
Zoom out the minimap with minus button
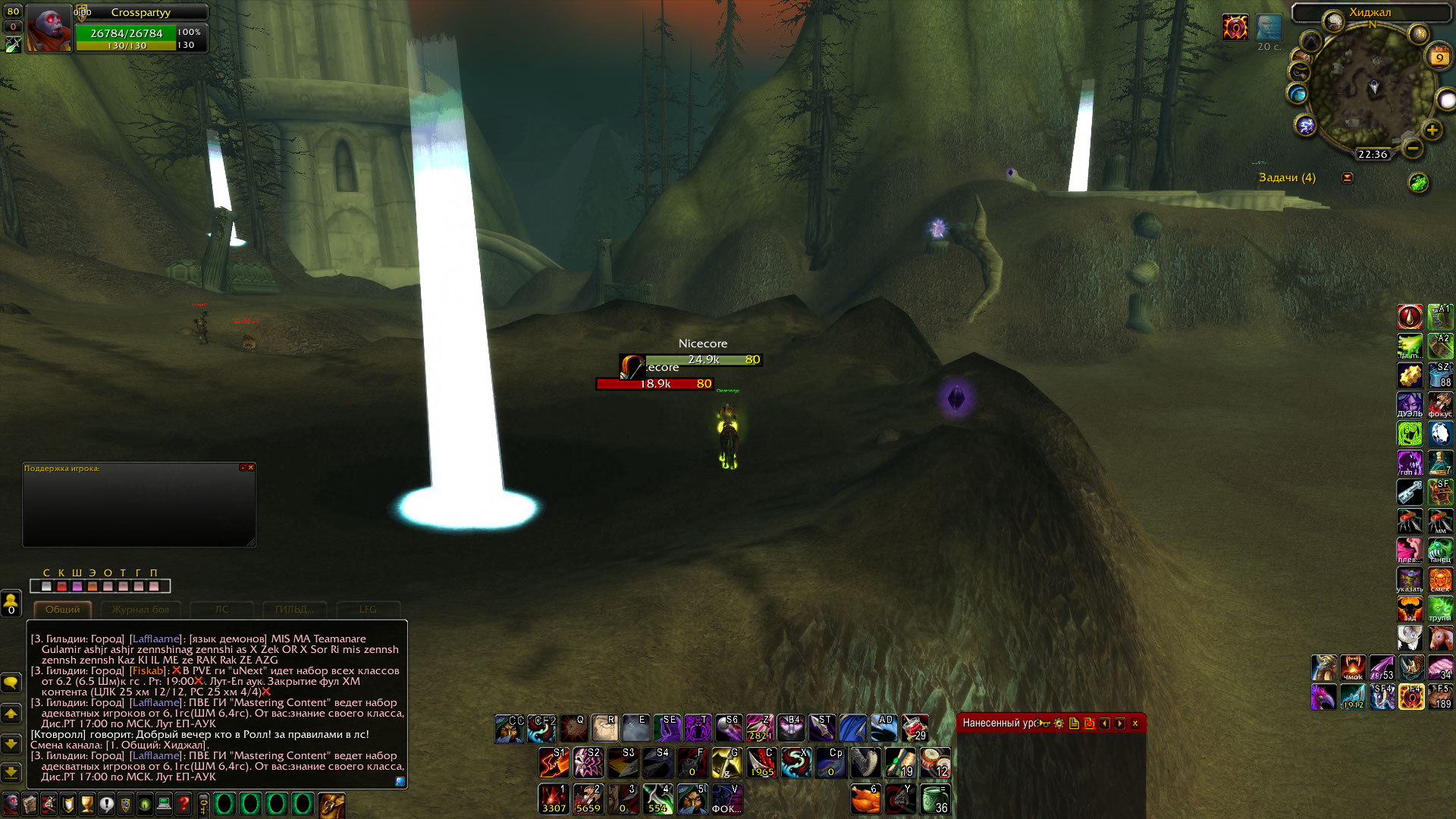[1412, 149]
